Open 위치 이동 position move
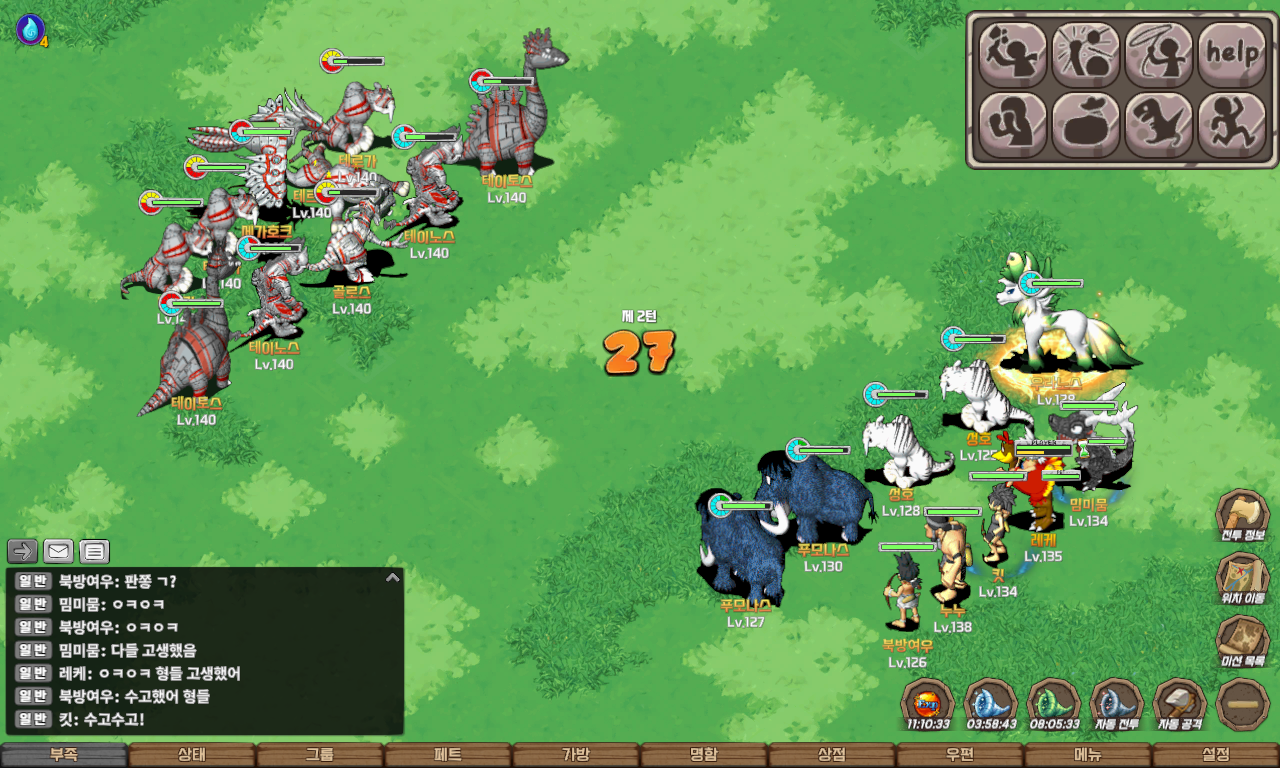This screenshot has height=768, width=1280. pyautogui.click(x=1242, y=580)
